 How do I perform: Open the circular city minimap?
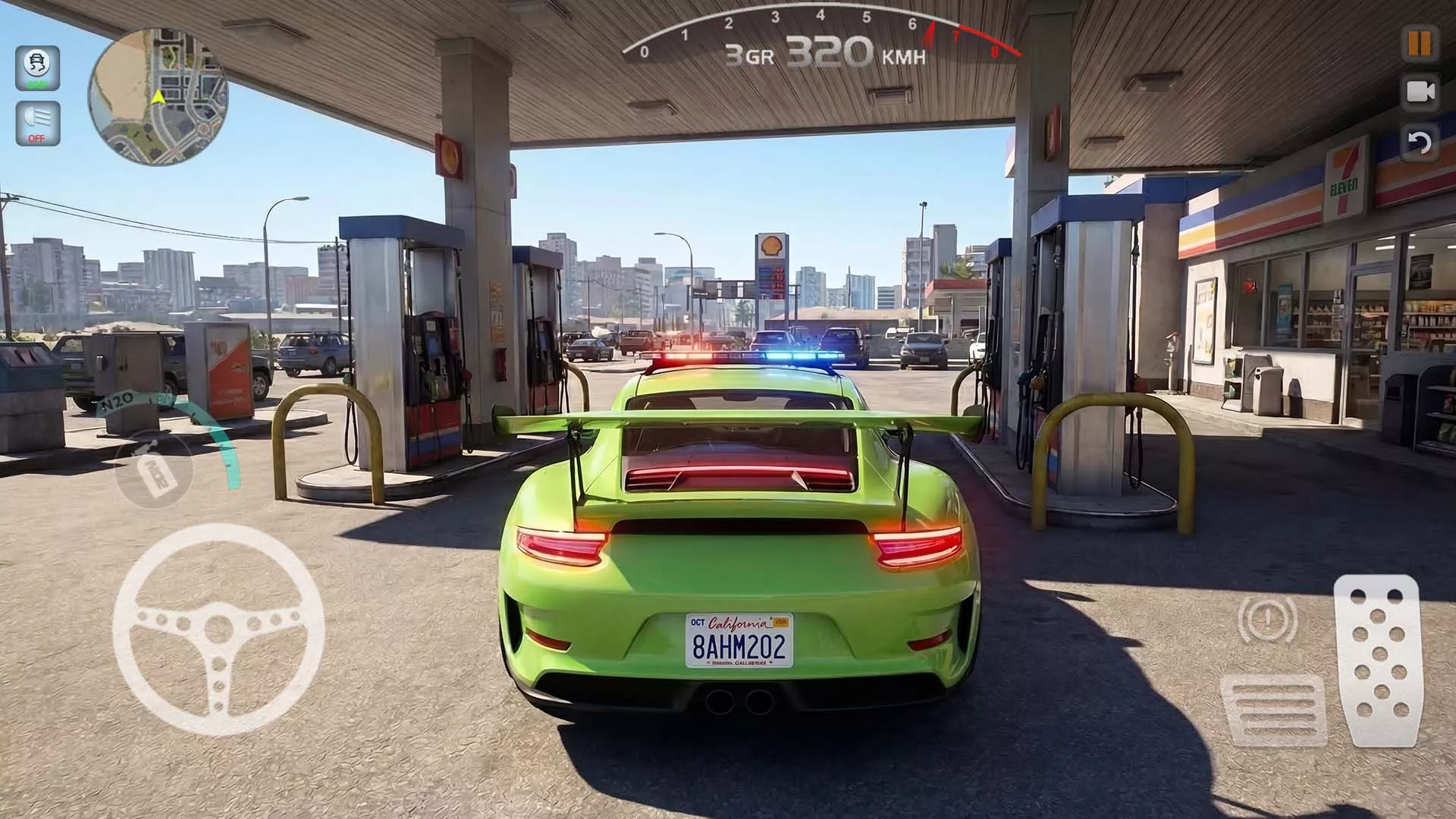(158, 96)
